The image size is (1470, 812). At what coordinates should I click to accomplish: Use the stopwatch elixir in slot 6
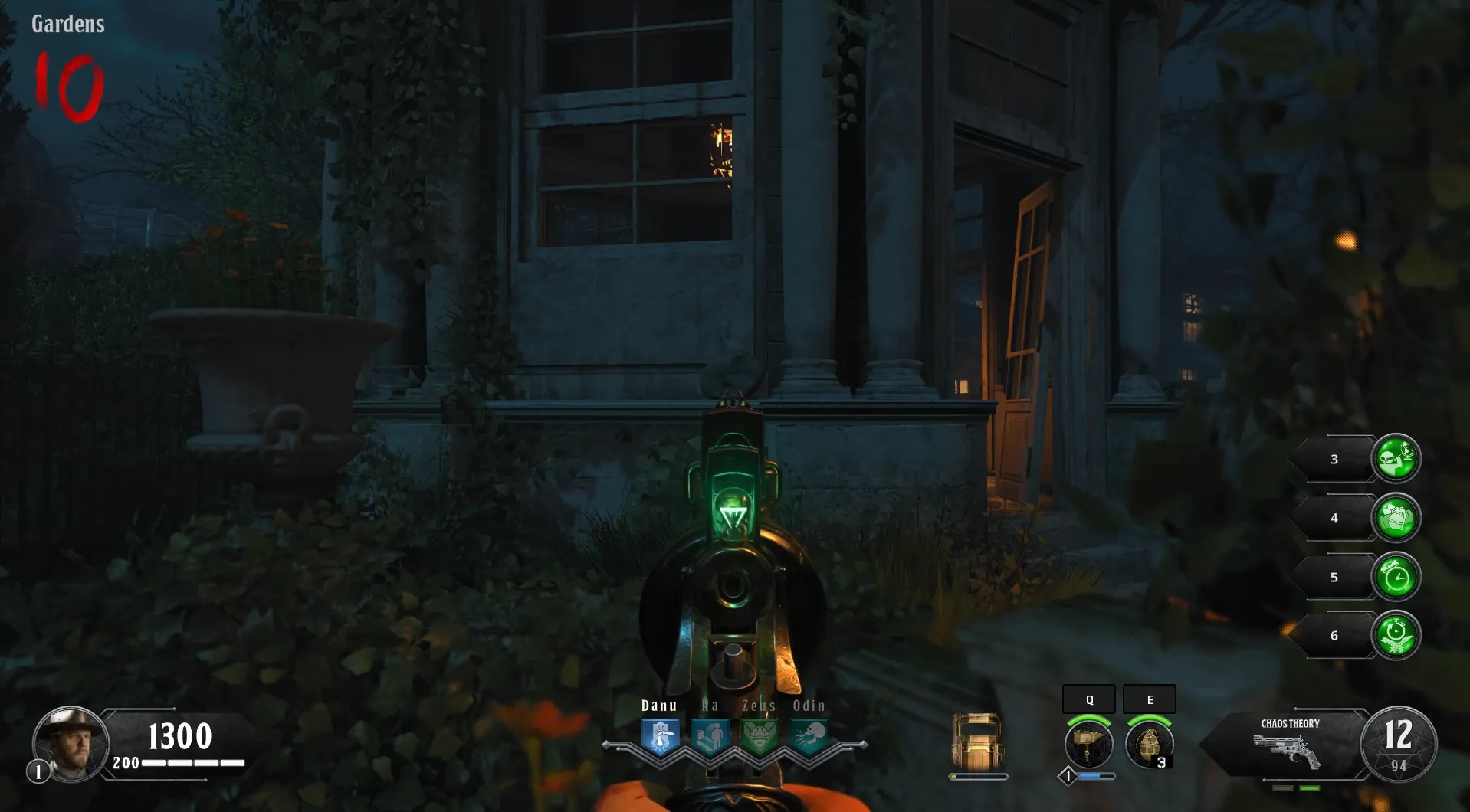pos(1396,635)
